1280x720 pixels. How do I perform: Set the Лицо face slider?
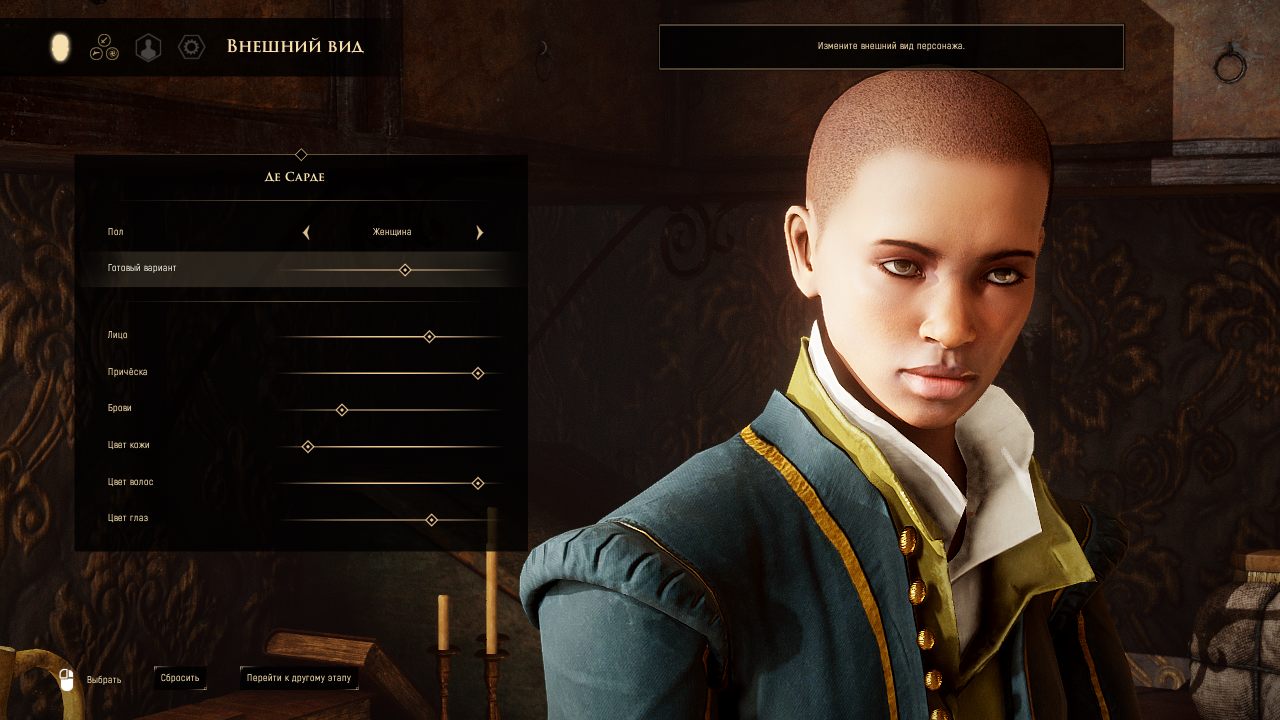[429, 337]
